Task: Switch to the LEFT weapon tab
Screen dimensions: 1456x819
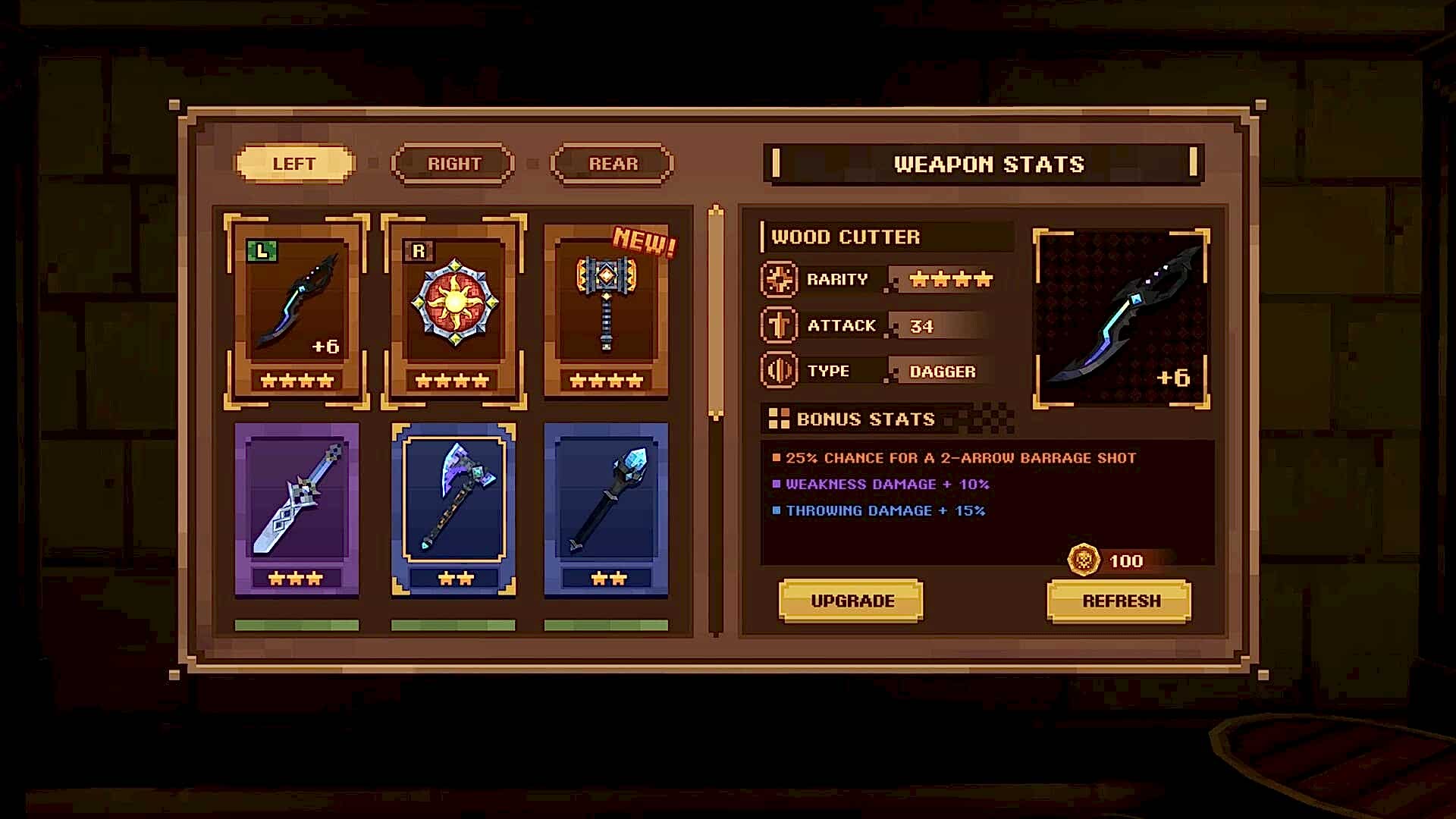Action: (294, 164)
